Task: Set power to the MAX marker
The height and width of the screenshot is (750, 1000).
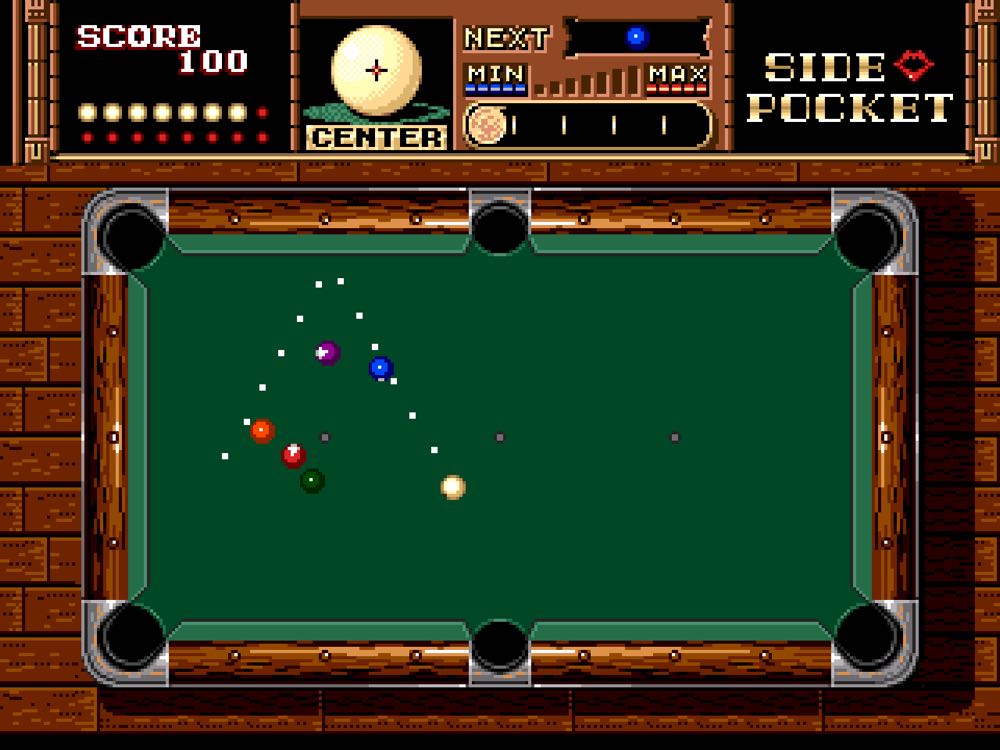Action: point(677,76)
